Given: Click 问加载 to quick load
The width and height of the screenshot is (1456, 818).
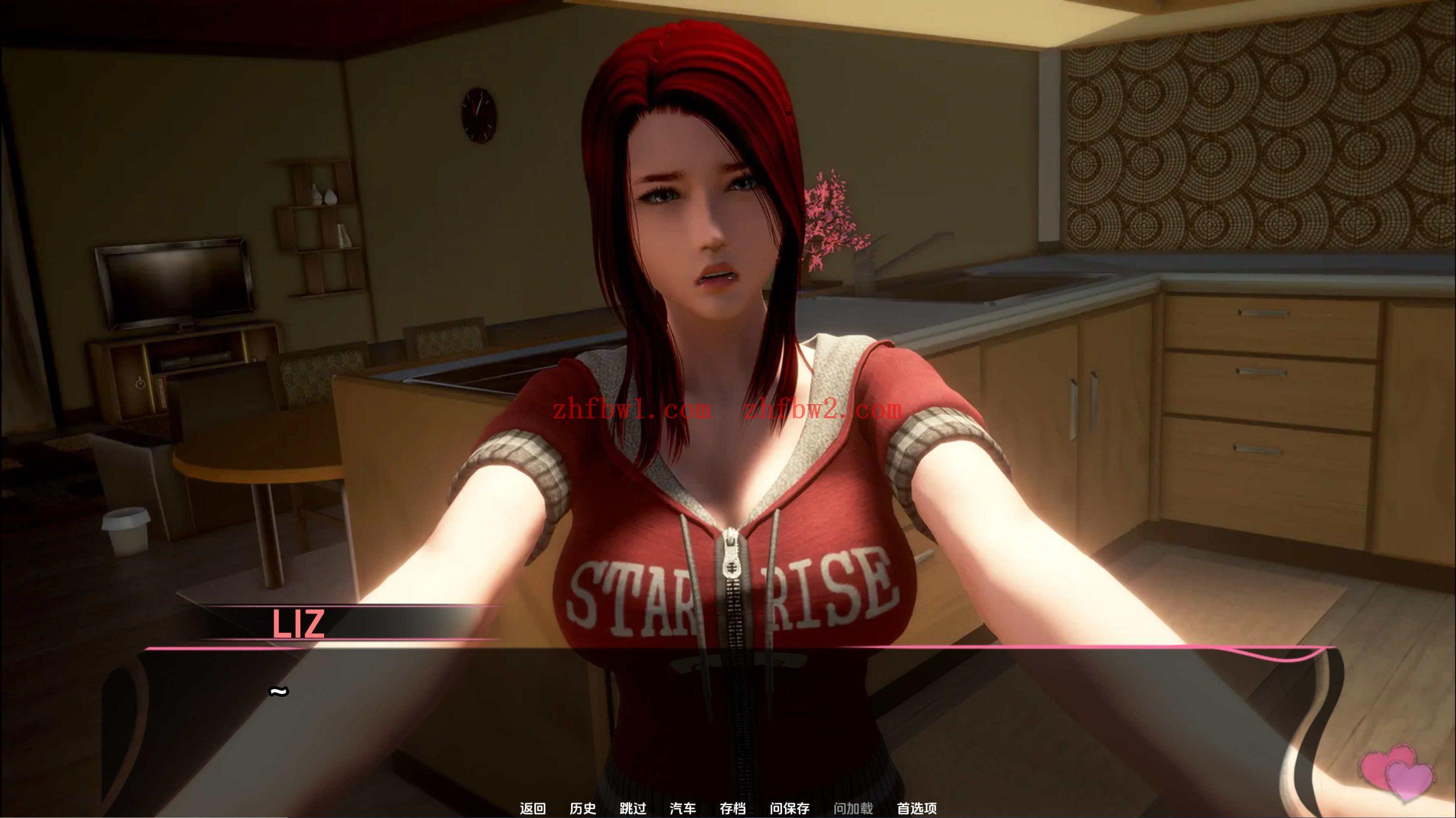Looking at the screenshot, I should click(x=854, y=808).
